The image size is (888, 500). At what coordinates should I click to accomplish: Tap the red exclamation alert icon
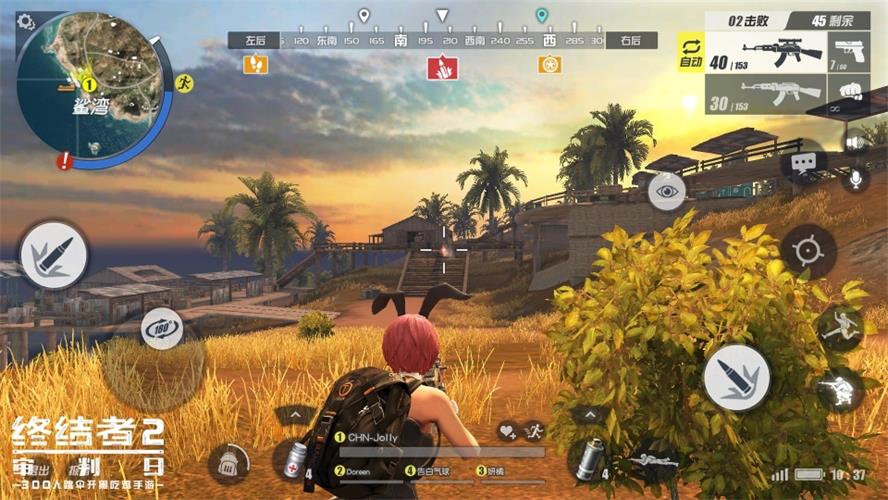[x=65, y=160]
